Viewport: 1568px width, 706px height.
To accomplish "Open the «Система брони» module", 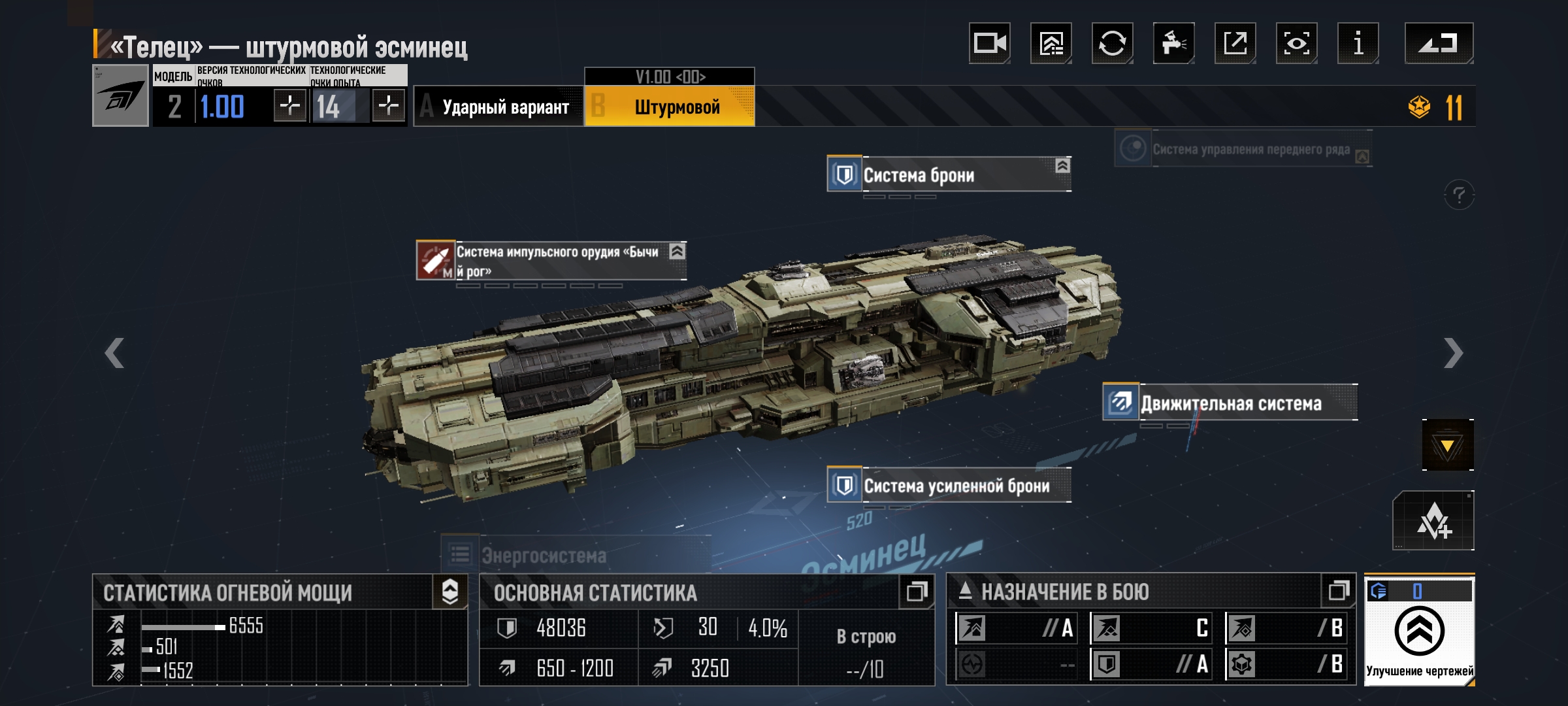I will pos(949,175).
